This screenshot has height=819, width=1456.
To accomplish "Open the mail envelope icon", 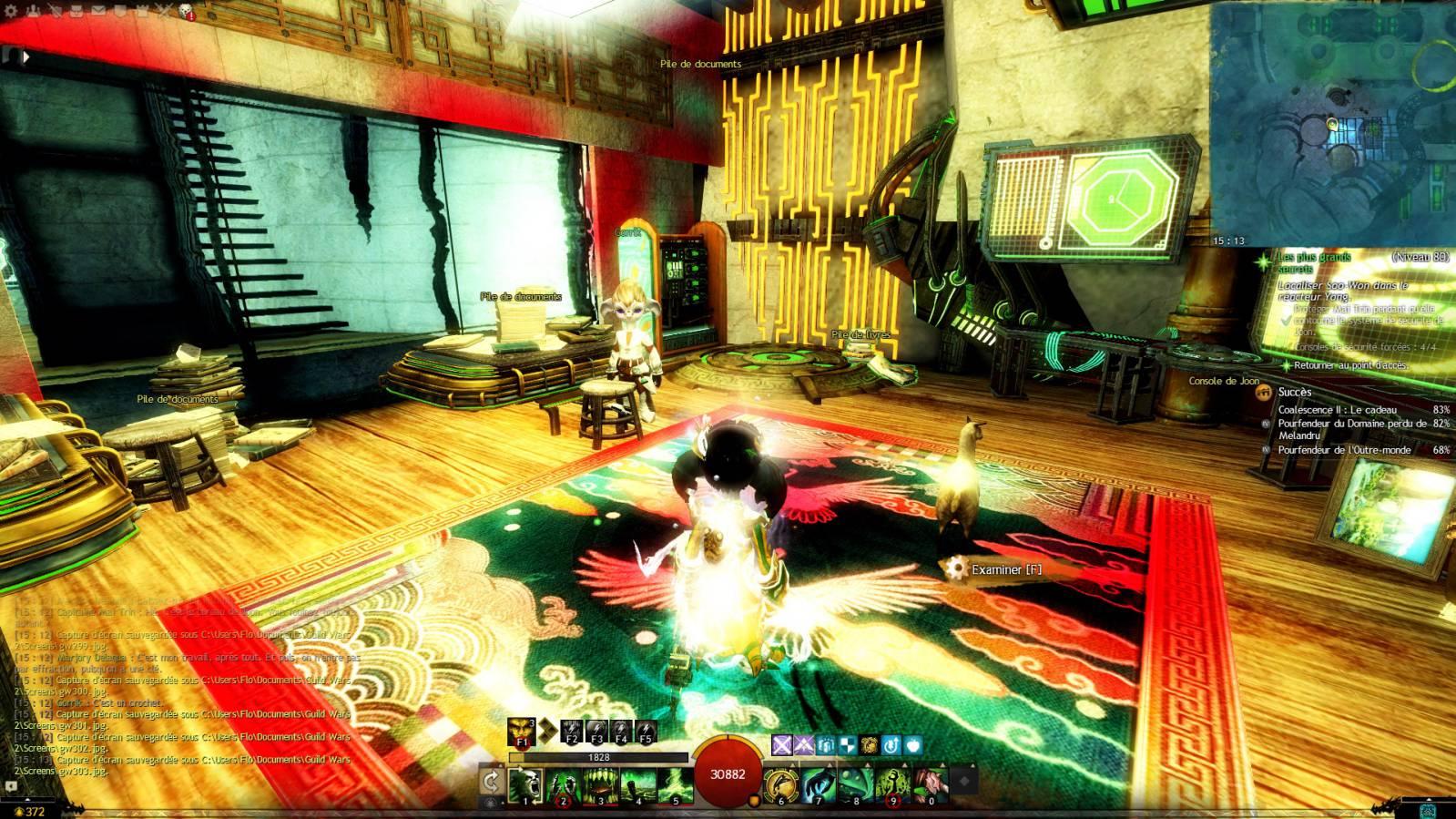I will (97, 11).
